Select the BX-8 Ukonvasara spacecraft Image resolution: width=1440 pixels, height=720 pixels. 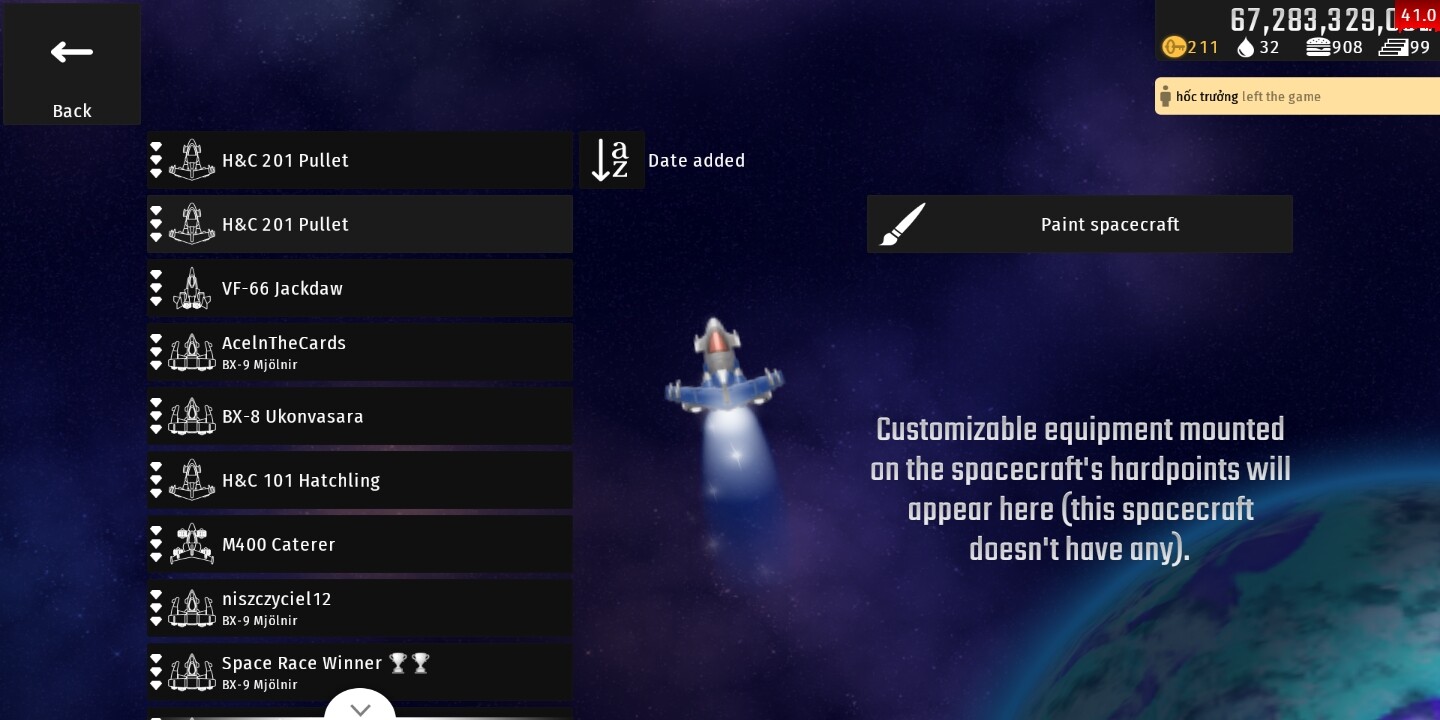(x=360, y=416)
